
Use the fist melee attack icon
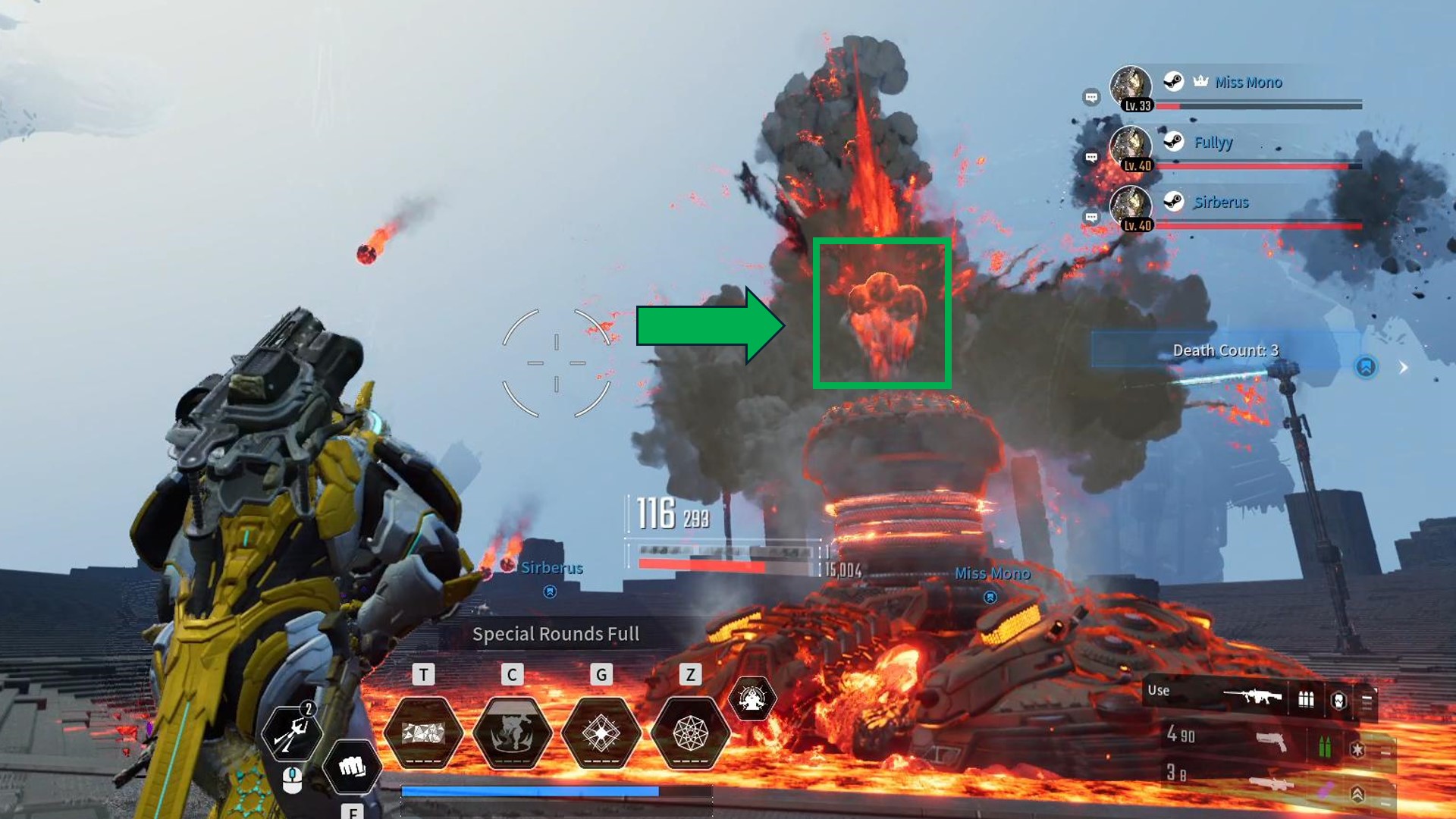(x=352, y=767)
